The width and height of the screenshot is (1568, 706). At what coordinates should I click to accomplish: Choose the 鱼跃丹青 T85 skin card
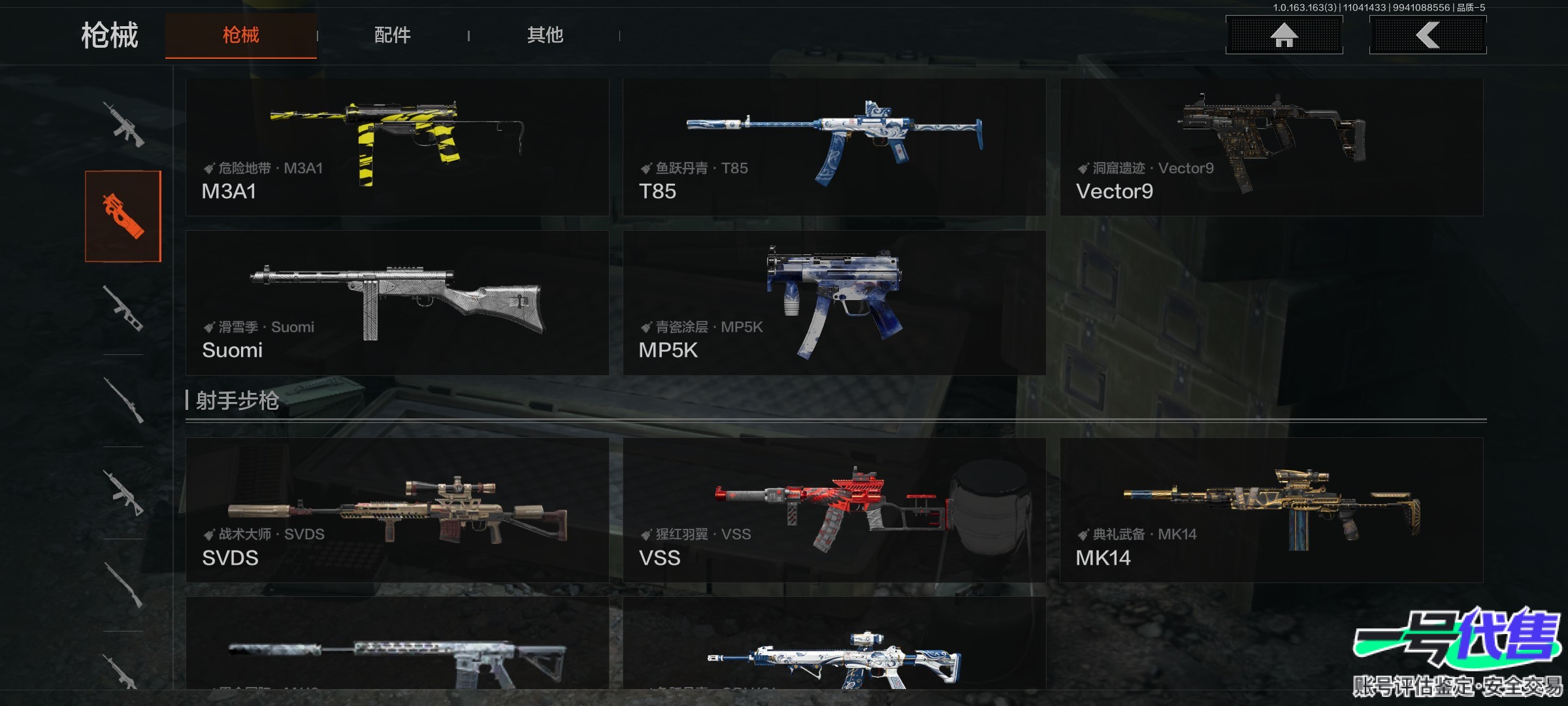(834, 147)
